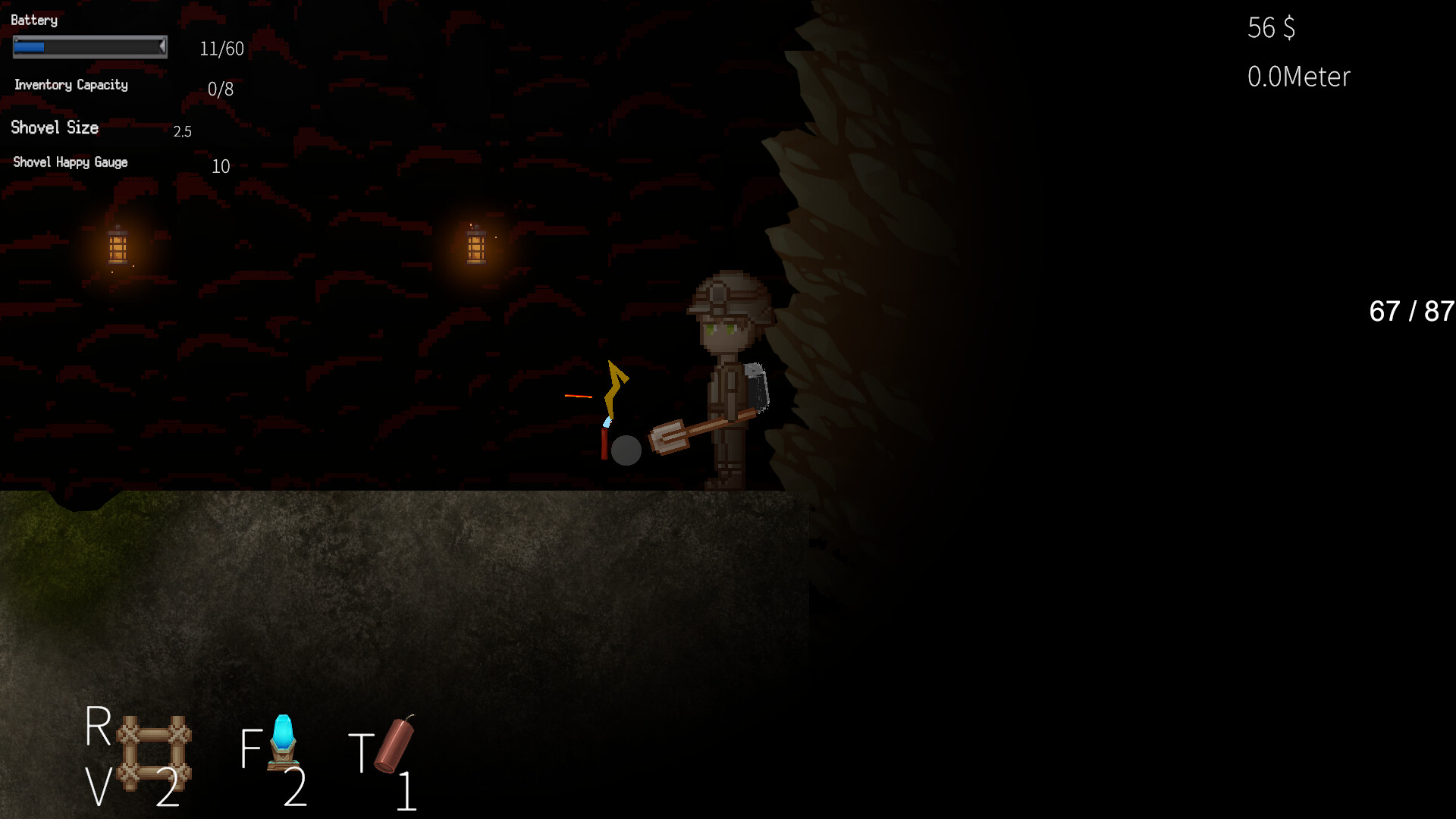Click the R keybind label above the scaffold
1456x819 pixels.
point(97,728)
